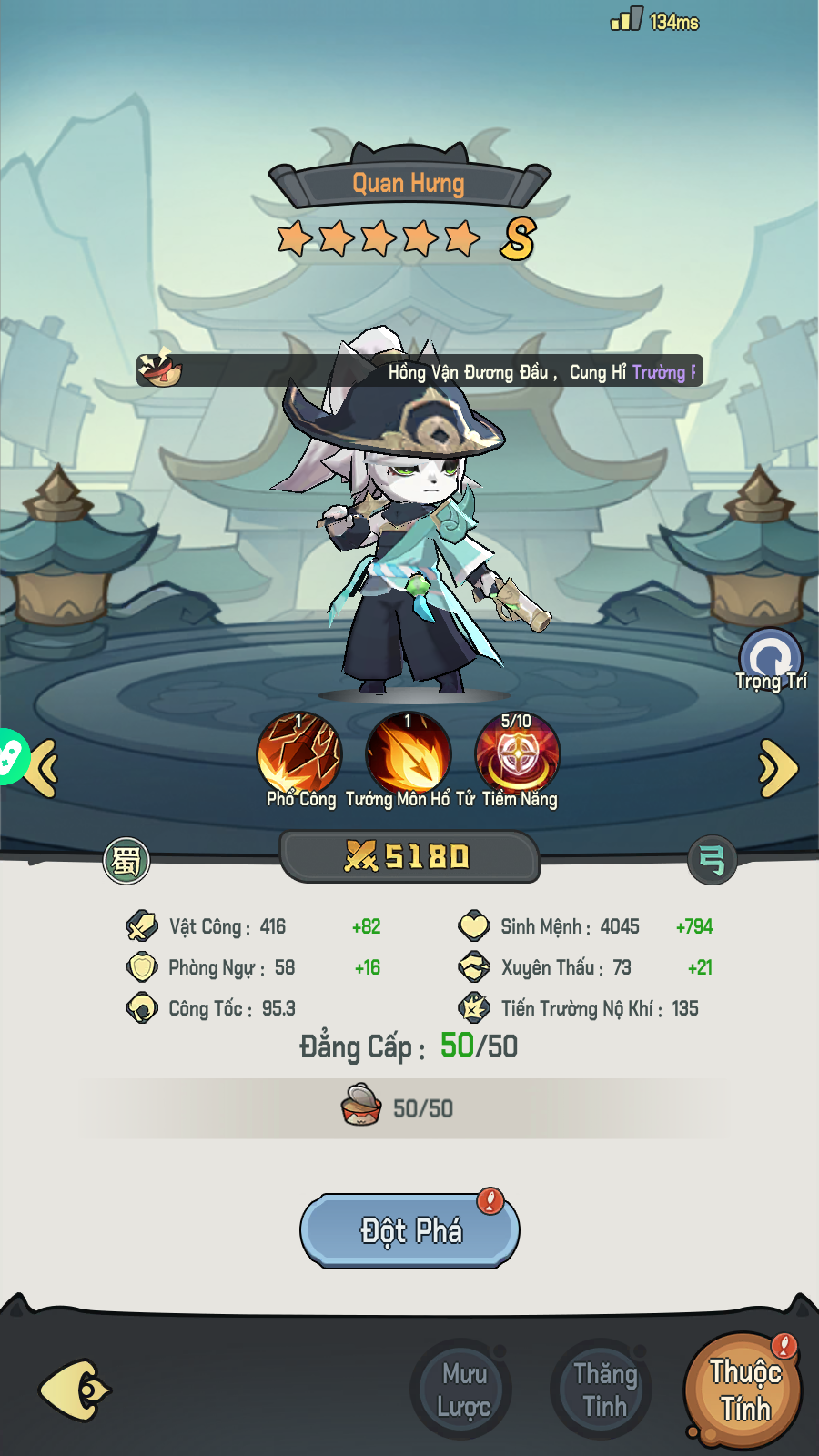Select the Thuộc Tính tab

coord(743,1390)
